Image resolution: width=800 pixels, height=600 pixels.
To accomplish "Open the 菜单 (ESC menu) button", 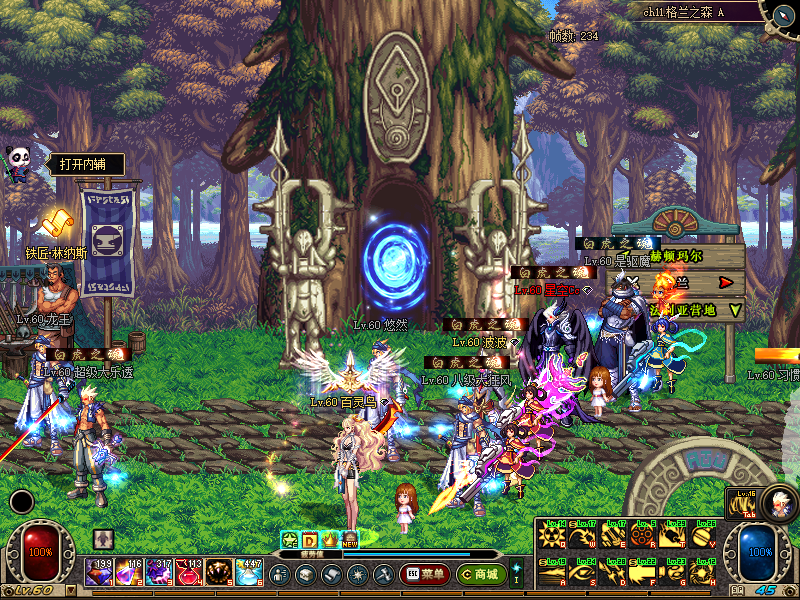I will 424,574.
